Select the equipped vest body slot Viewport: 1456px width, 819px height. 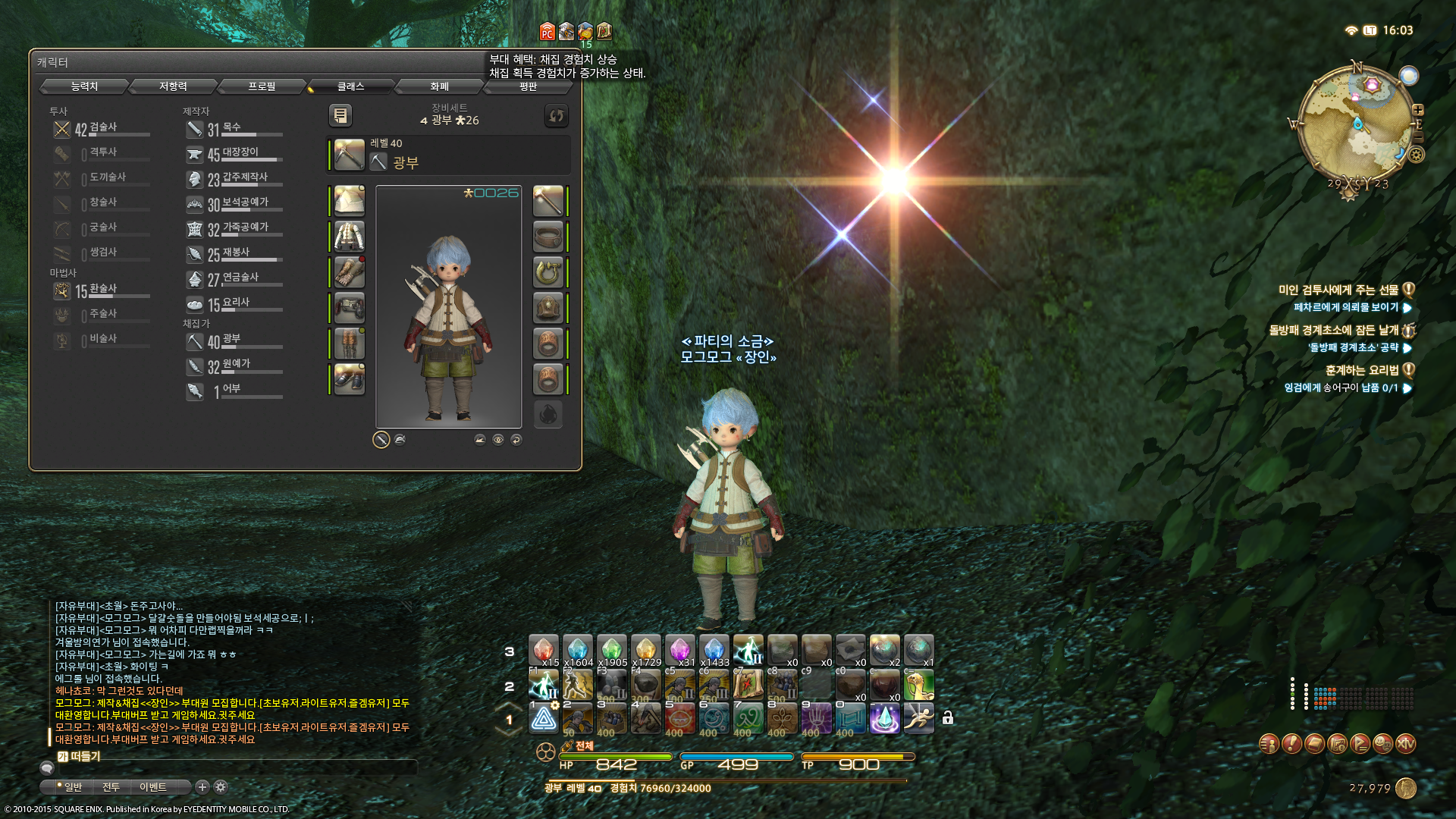pos(350,236)
